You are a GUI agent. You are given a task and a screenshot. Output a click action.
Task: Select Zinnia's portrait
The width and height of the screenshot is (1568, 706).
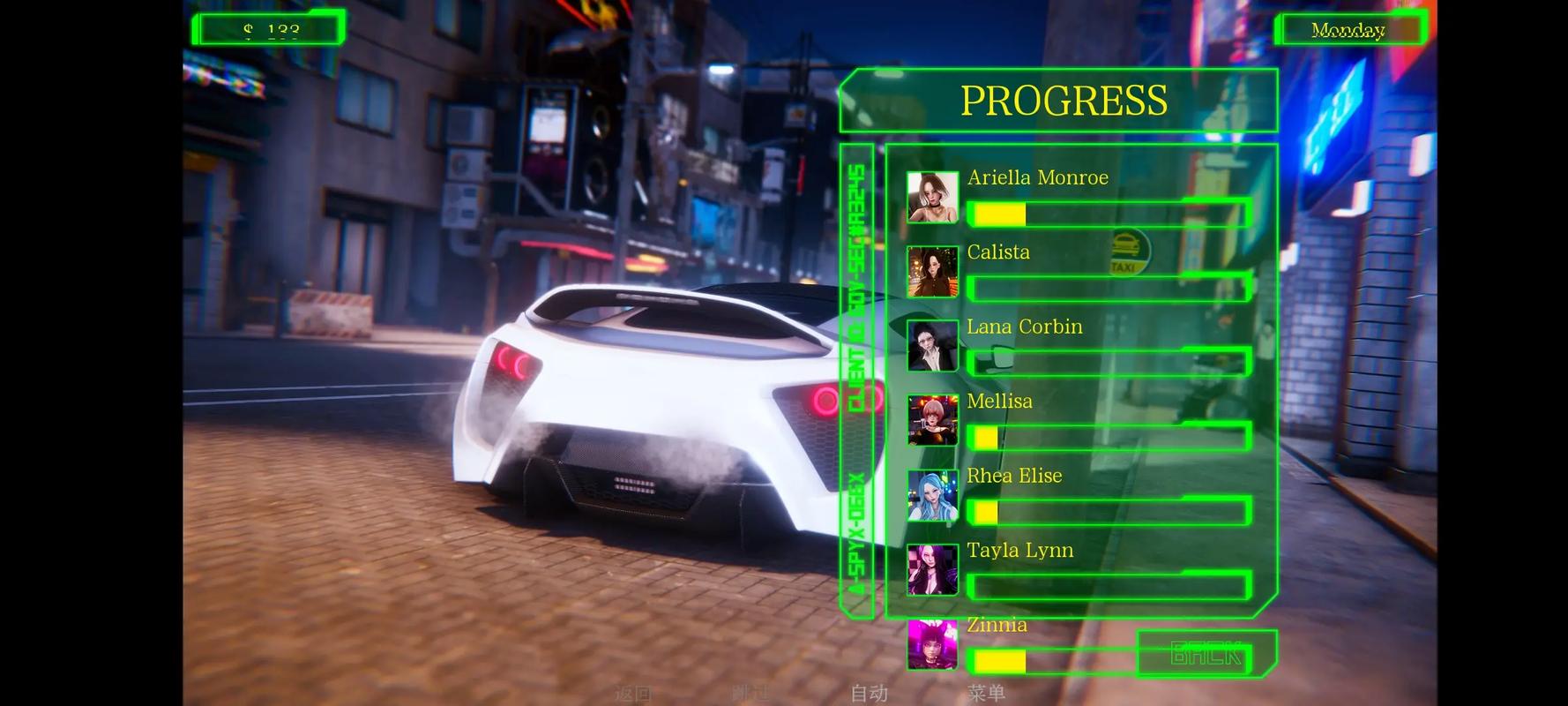tap(932, 644)
